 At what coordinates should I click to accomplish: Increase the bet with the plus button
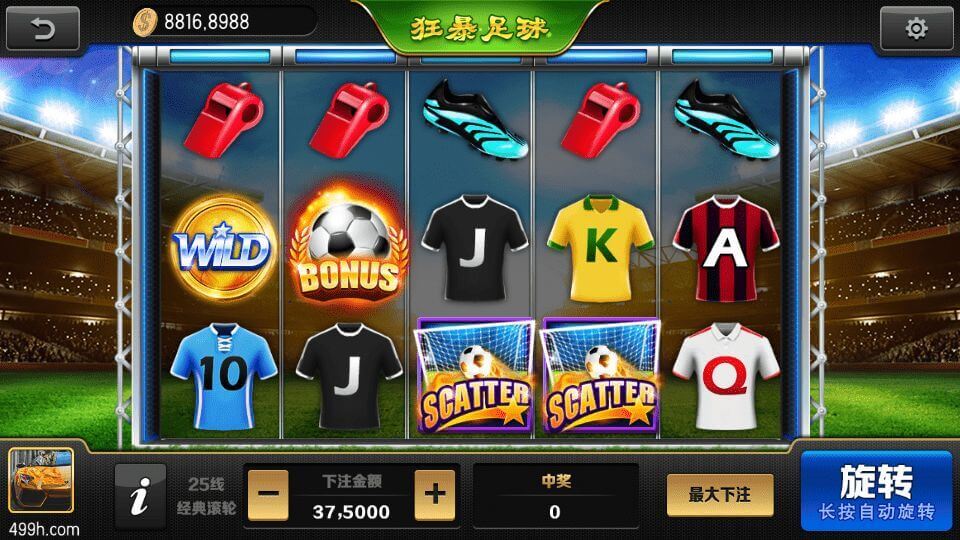(x=434, y=495)
